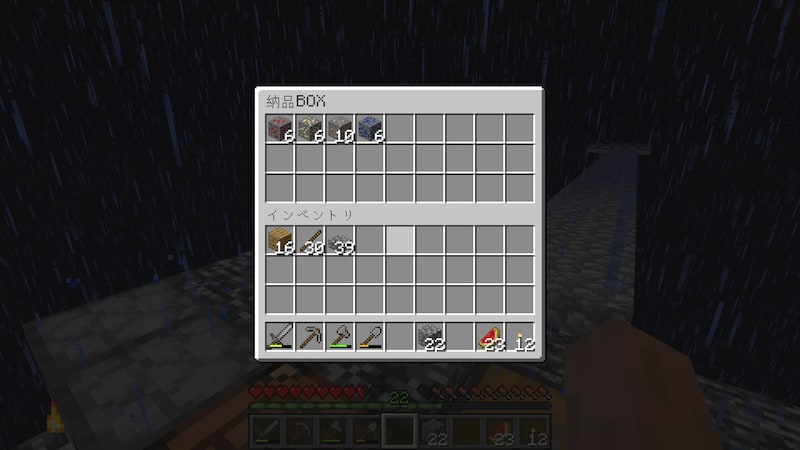800x450 pixels.
Task: Grab the torches stack of 12
Action: pos(519,336)
